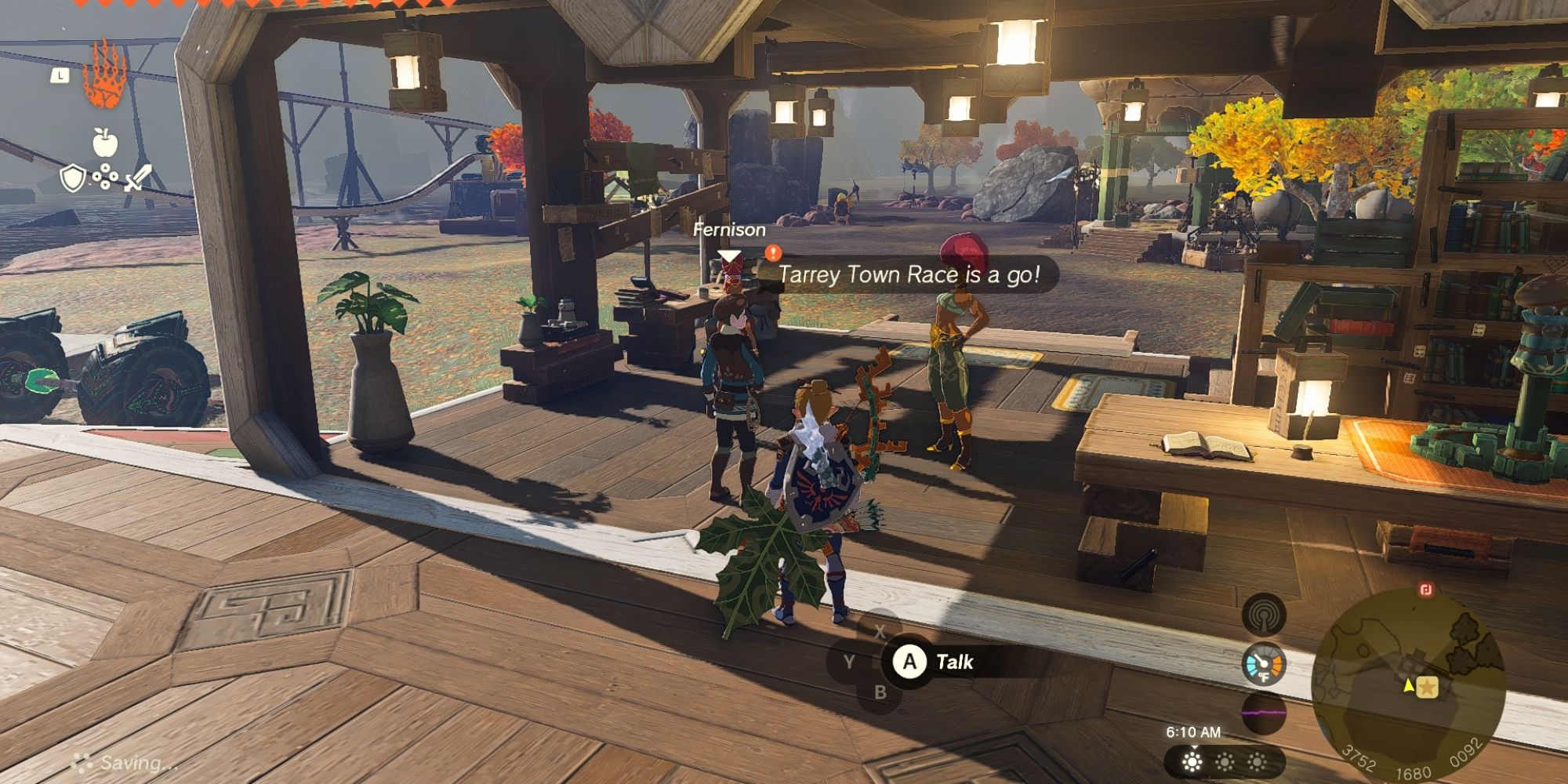Image resolution: width=1568 pixels, height=784 pixels.
Task: Choose the sword weapon quick-select icon
Action: [x=136, y=179]
